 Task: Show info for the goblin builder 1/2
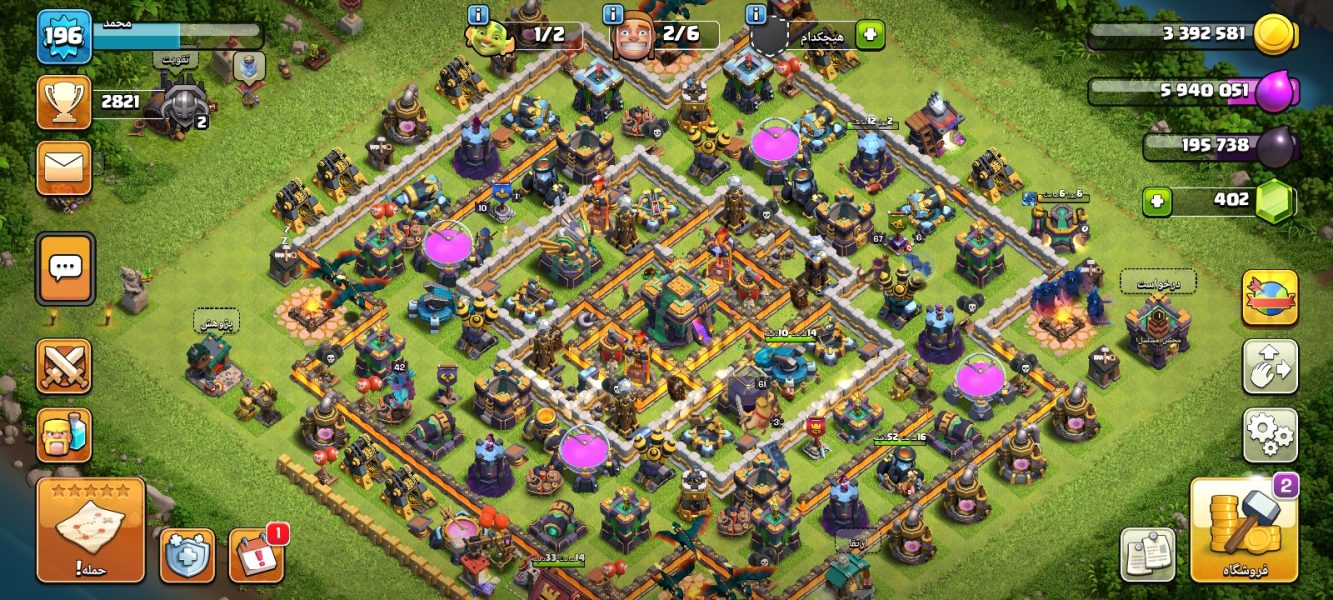(x=478, y=14)
